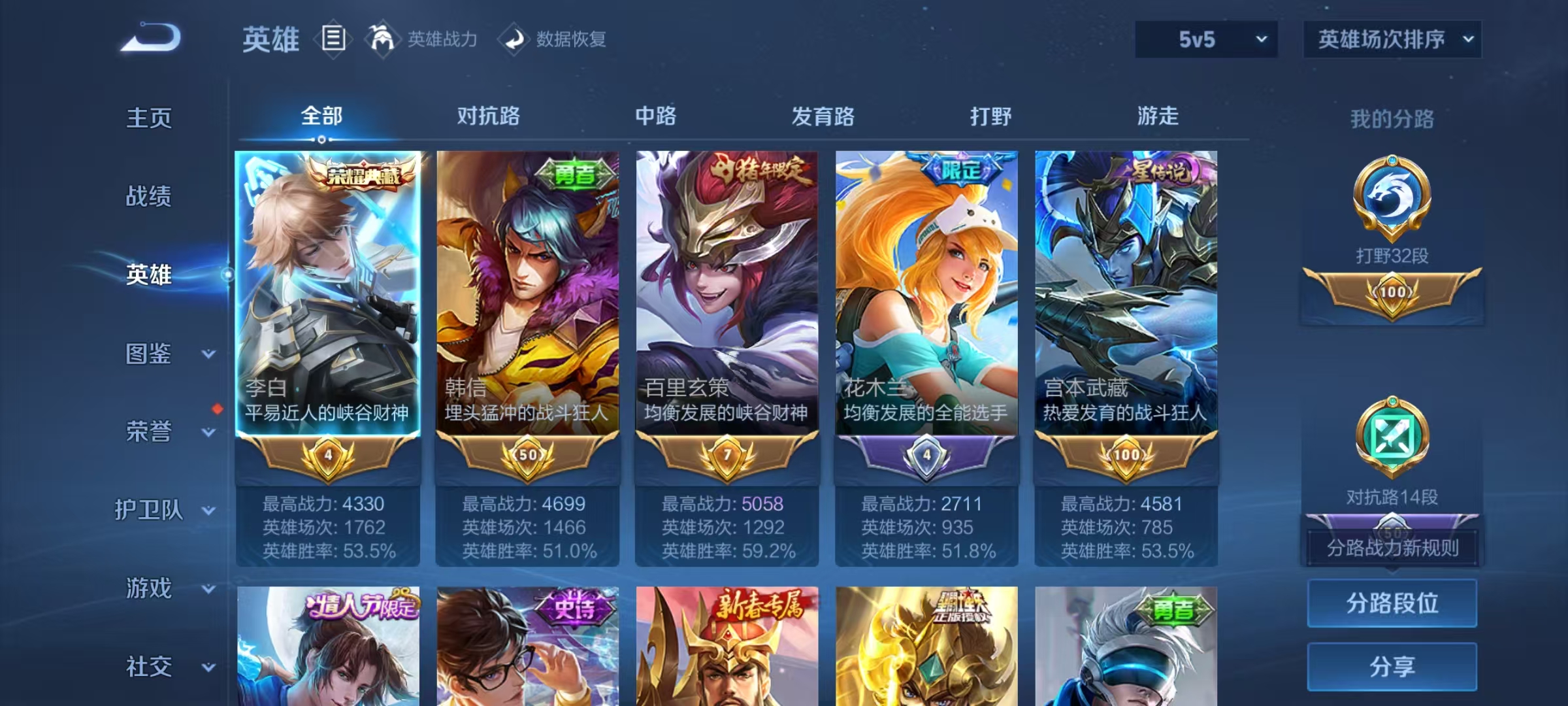Click the 数据恢复 data recovery icon
This screenshot has height=706, width=1568.
click(x=515, y=39)
